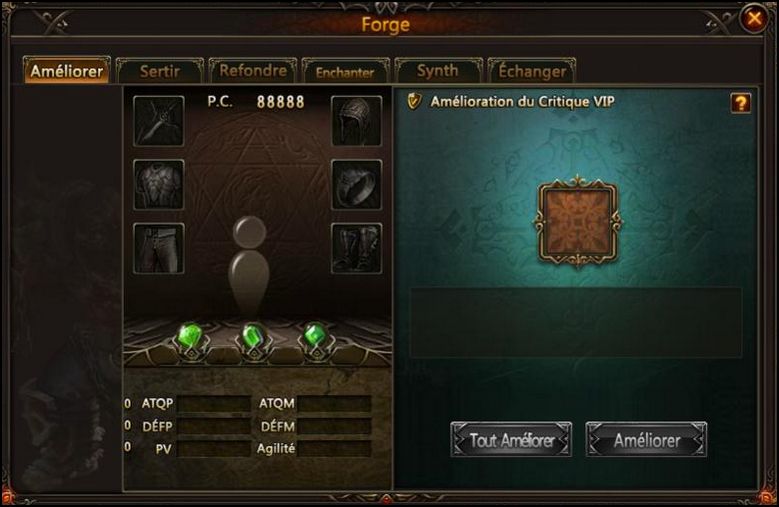The height and width of the screenshot is (507, 779).
Task: Show the Synth tab
Action: pyautogui.click(x=437, y=71)
